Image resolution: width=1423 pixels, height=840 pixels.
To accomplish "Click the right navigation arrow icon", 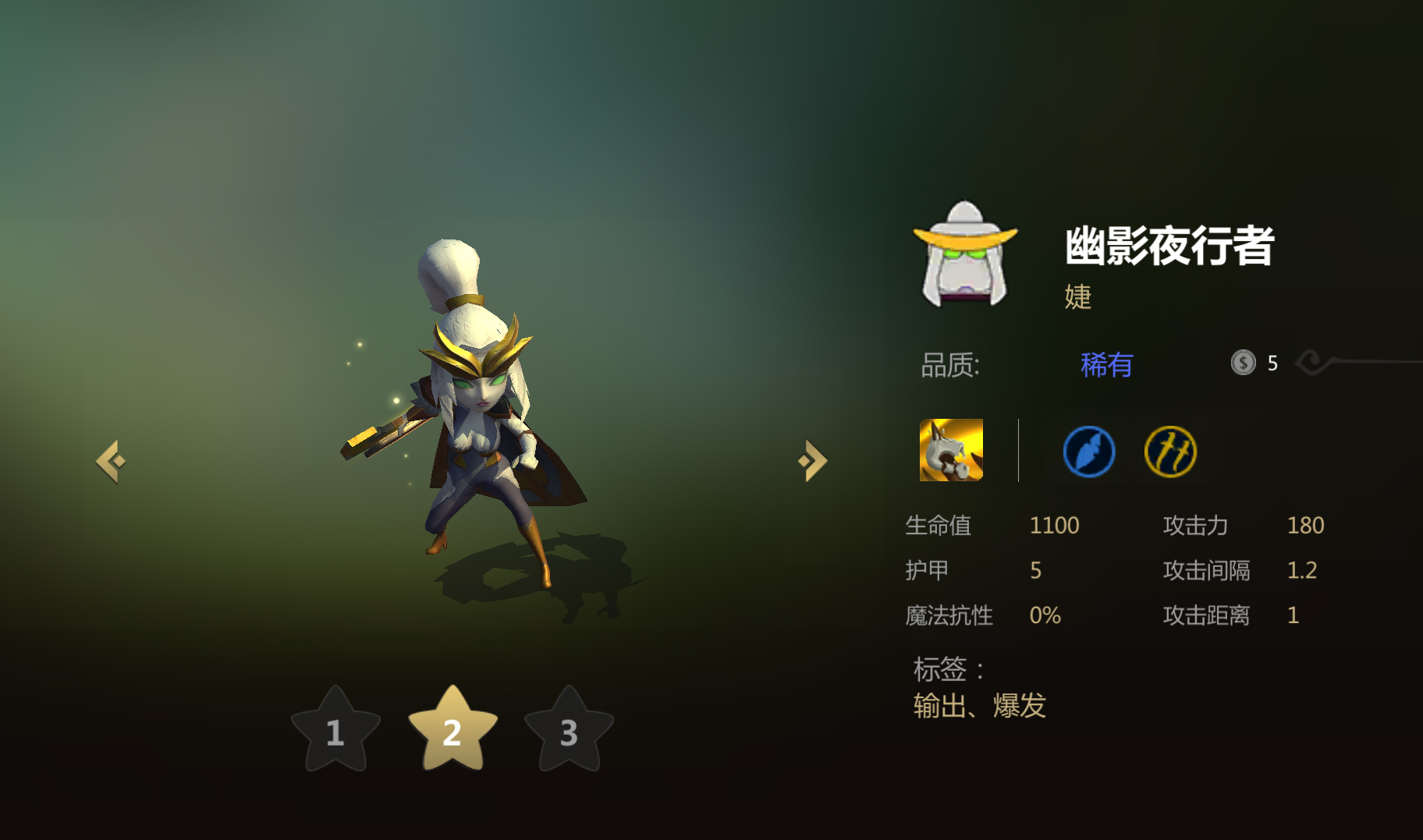I will click(x=812, y=460).
